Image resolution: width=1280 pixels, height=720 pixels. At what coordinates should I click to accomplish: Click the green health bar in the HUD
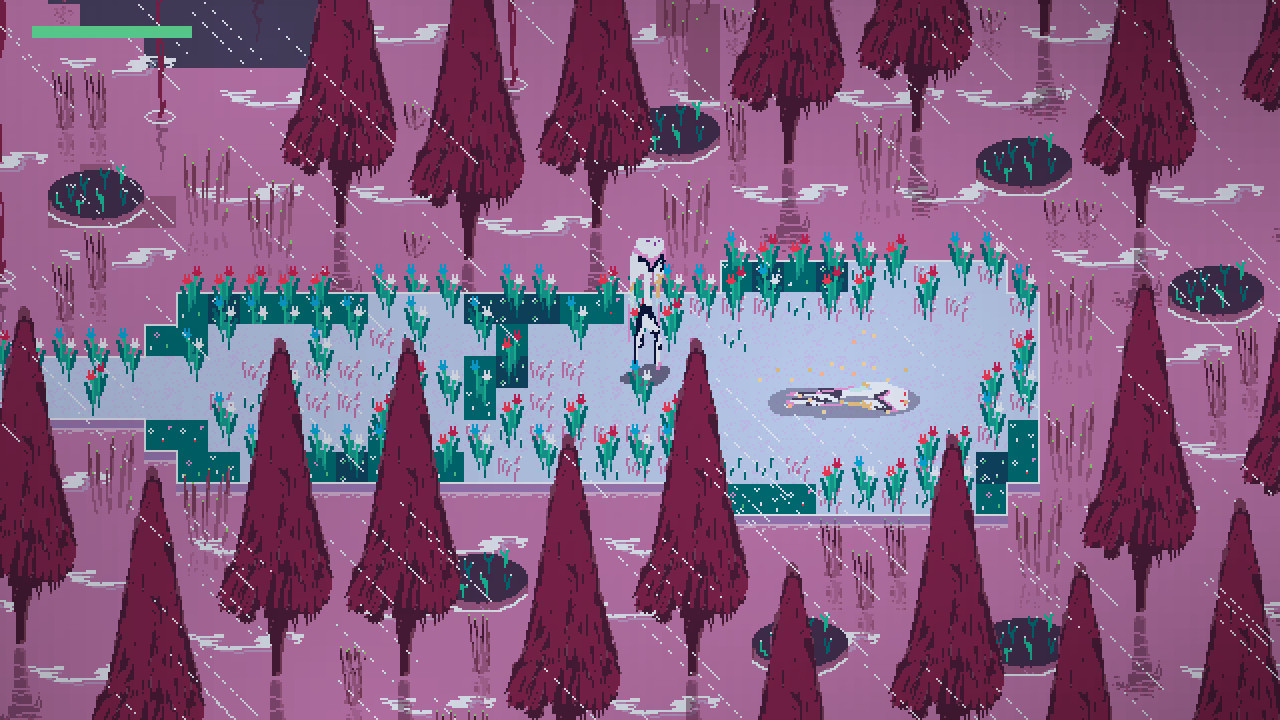[x=110, y=30]
